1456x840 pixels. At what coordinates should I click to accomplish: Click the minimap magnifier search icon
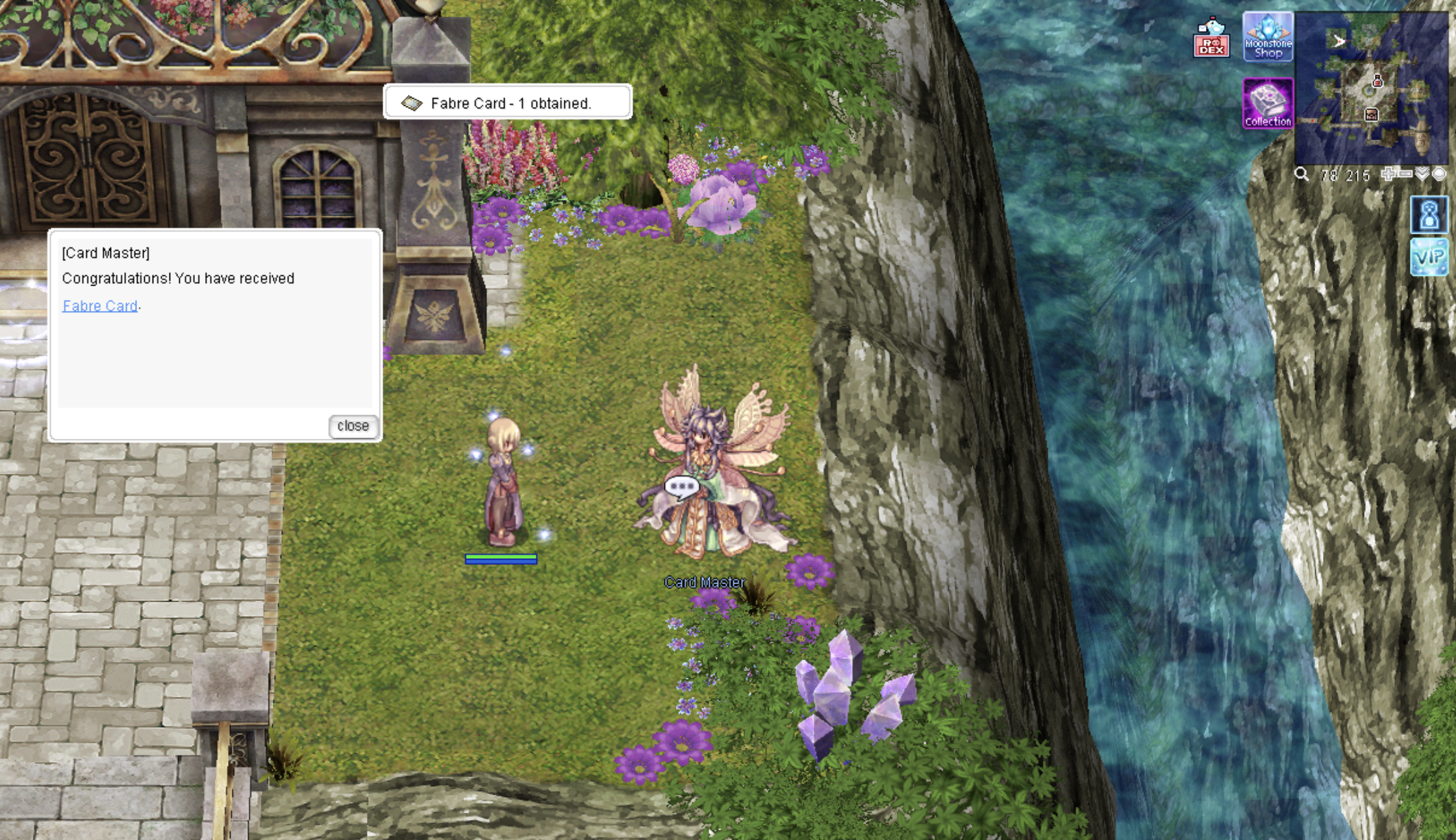[1301, 174]
